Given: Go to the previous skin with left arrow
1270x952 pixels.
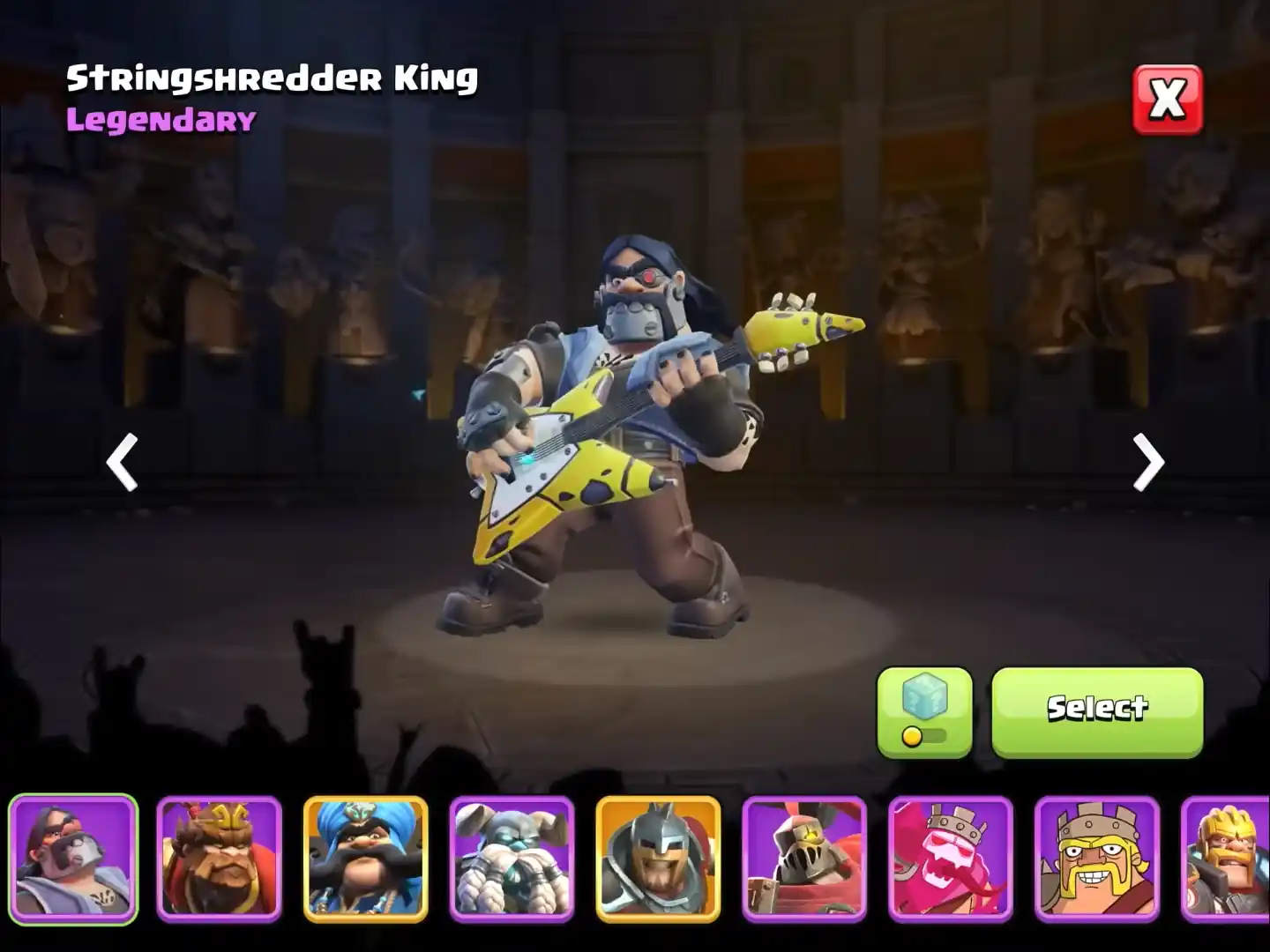Looking at the screenshot, I should 123,461.
